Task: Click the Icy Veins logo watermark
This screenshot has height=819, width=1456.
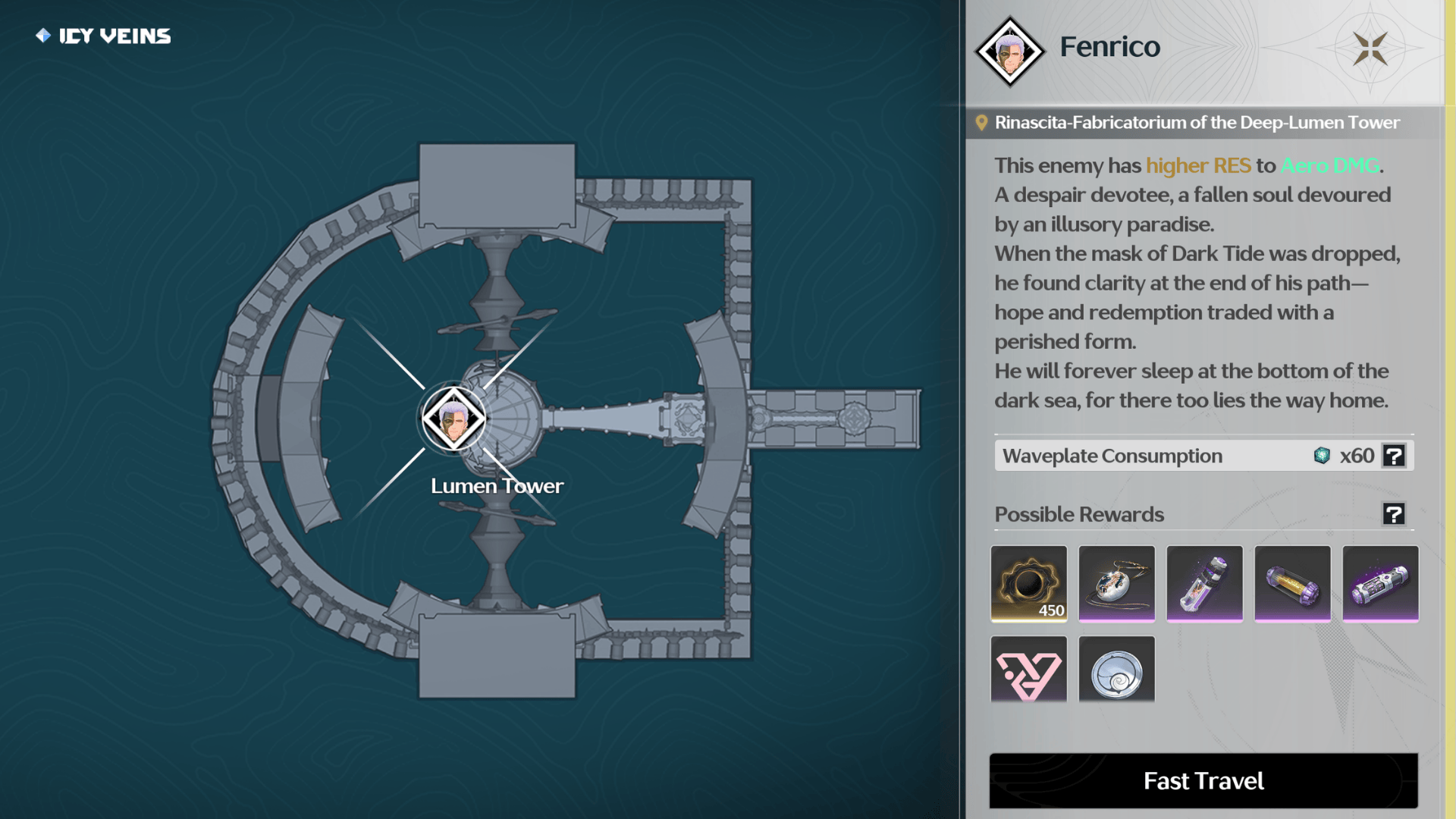Action: click(103, 36)
